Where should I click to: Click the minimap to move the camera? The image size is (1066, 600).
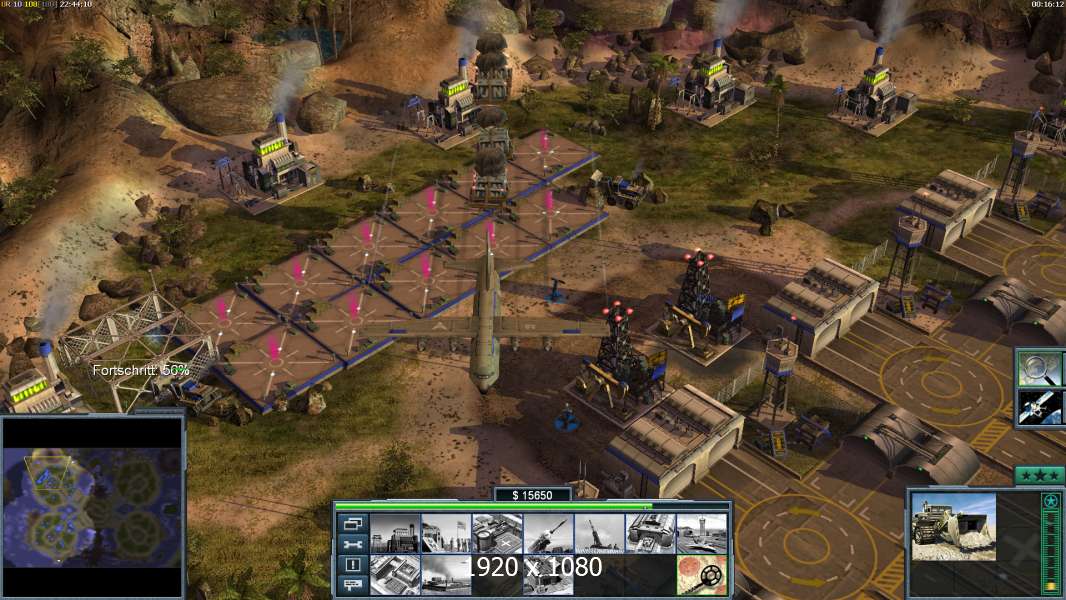(x=93, y=507)
